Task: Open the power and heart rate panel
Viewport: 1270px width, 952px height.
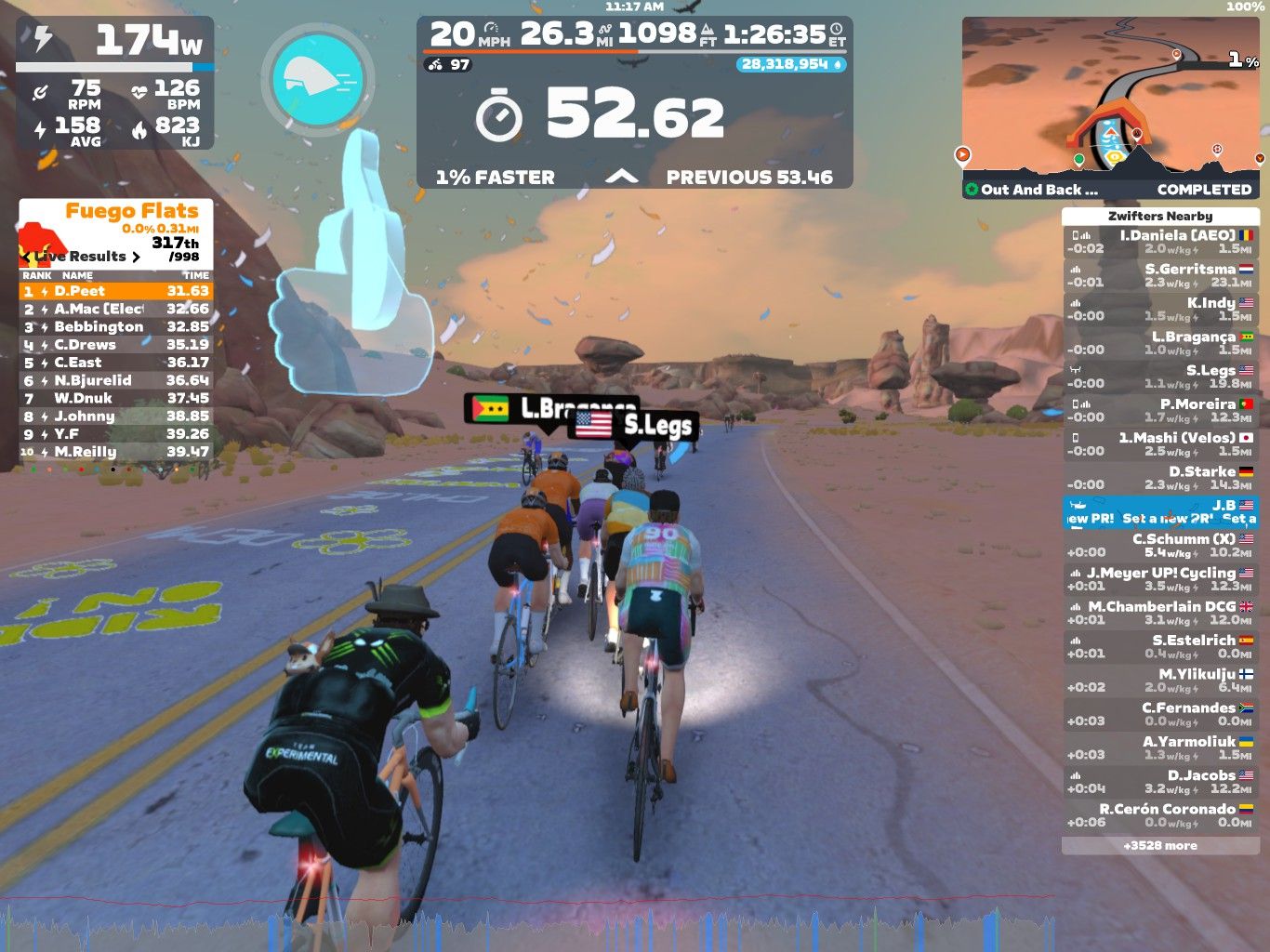Action: coord(115,83)
